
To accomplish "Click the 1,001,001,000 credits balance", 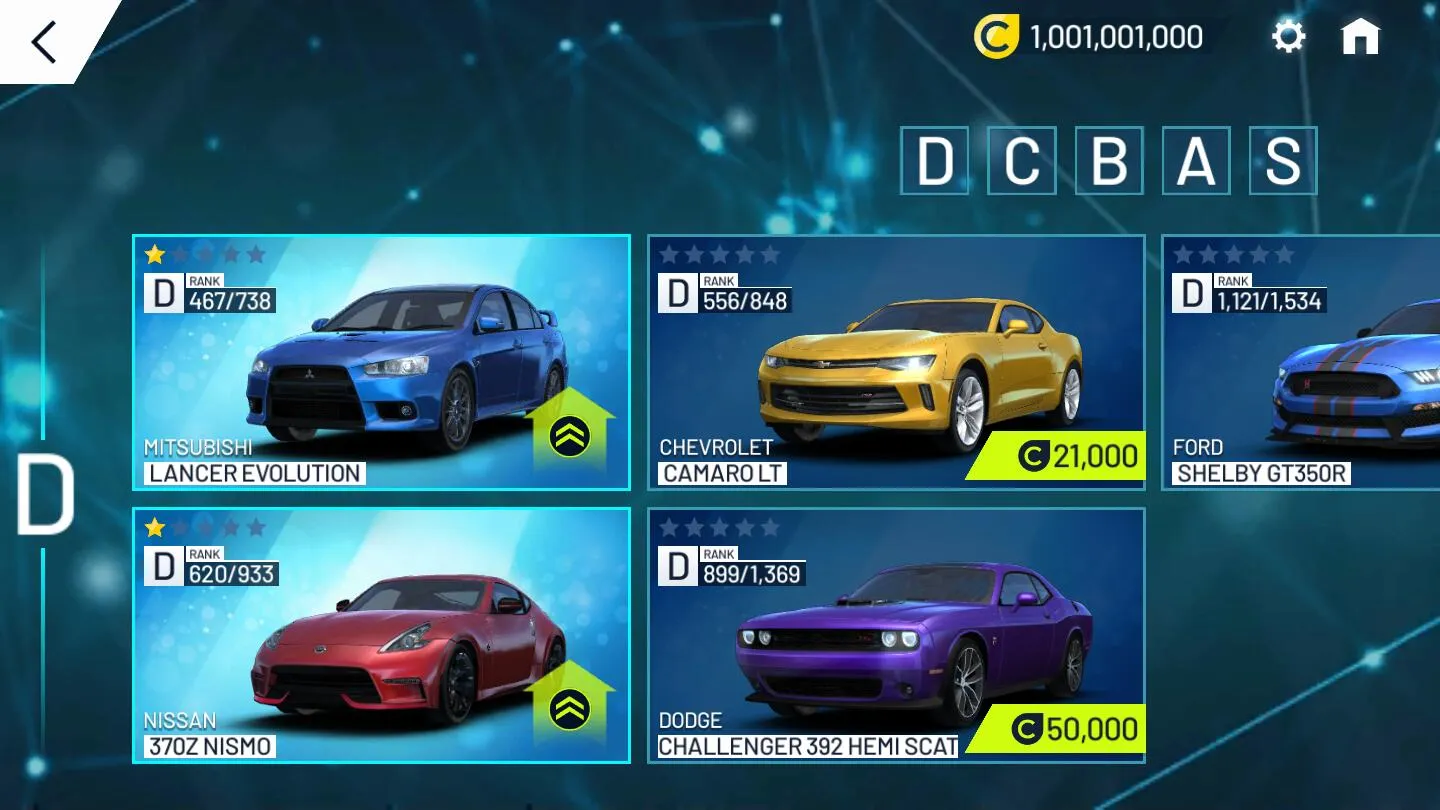I will pyautogui.click(x=1113, y=36).
